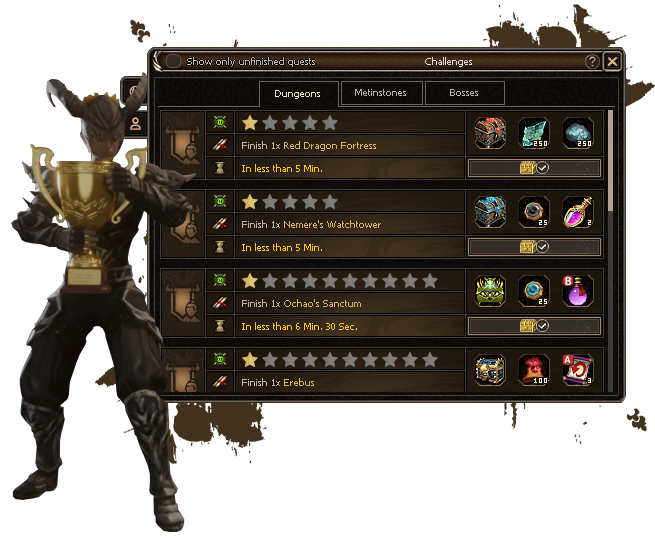Claim the Ochao's Sanctum challenge reward
Viewport: 655px width, 549px height.
tap(534, 326)
